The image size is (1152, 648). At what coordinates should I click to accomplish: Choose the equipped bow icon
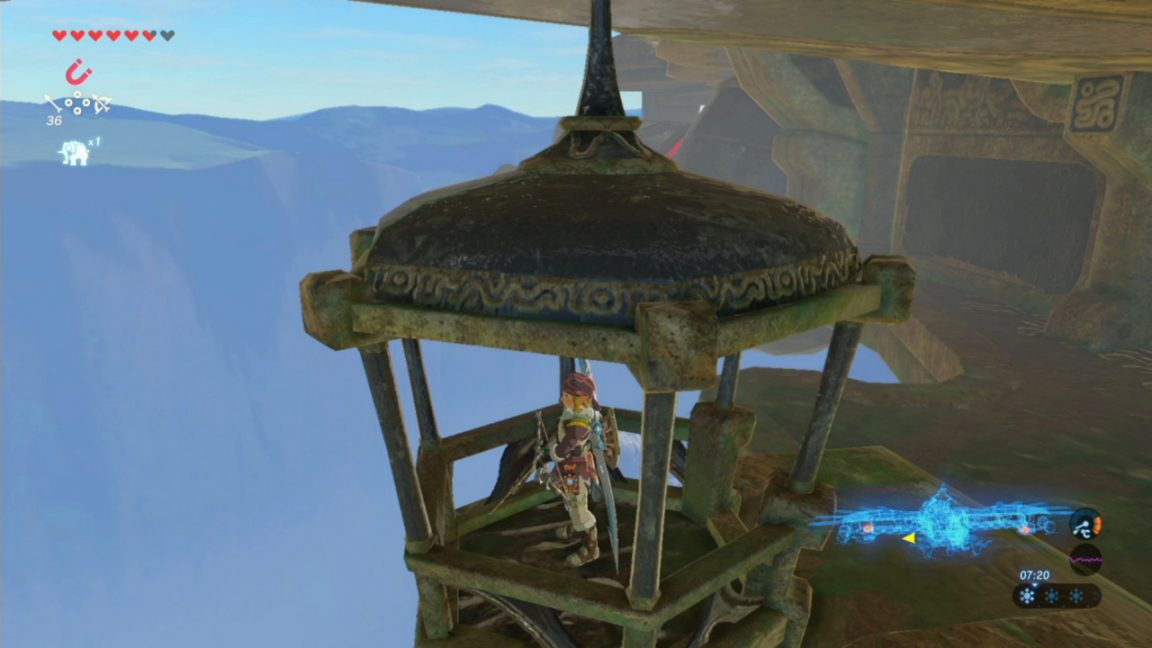[100, 102]
